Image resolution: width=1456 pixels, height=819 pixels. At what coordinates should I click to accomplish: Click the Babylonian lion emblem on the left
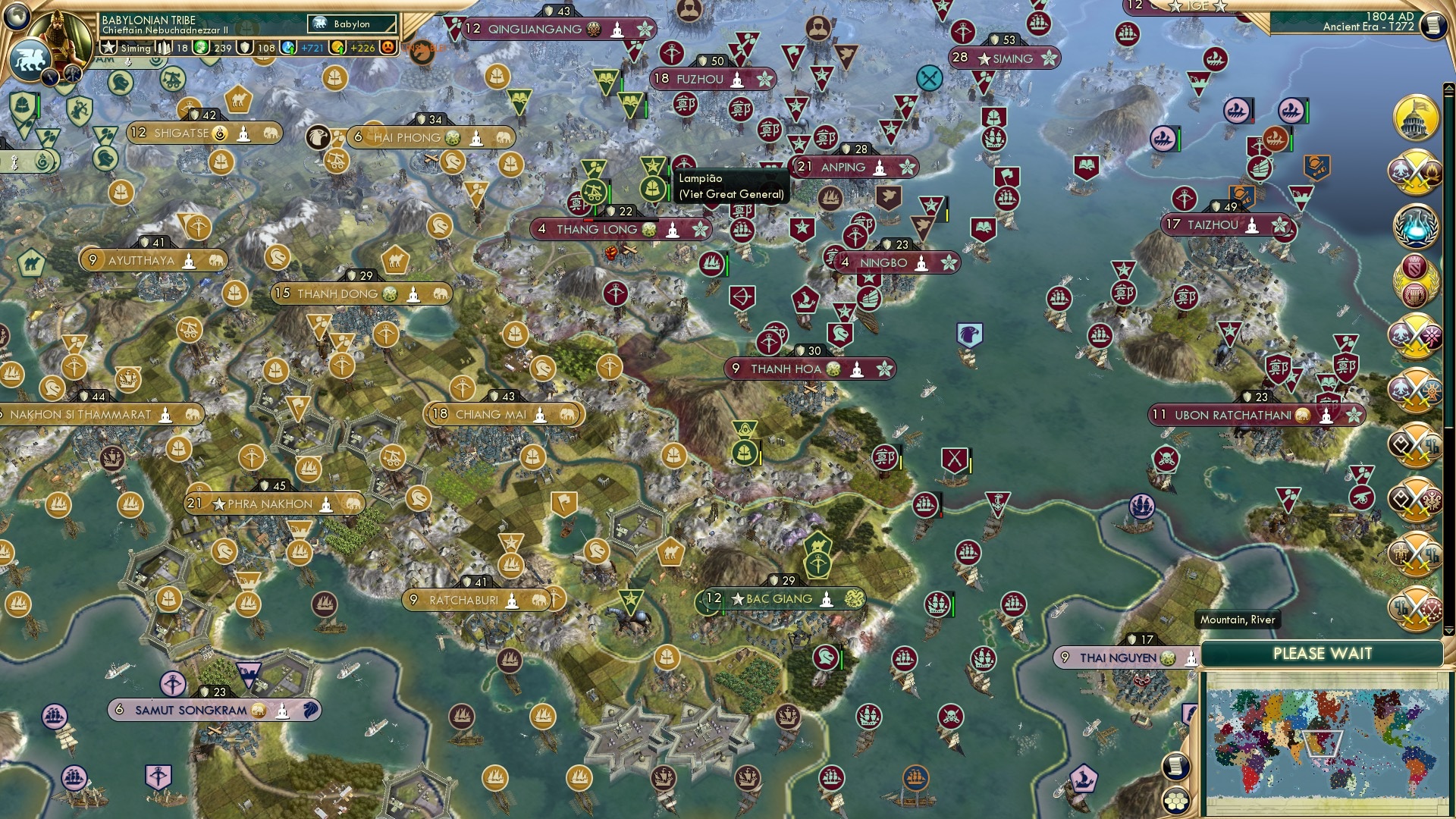pos(29,61)
